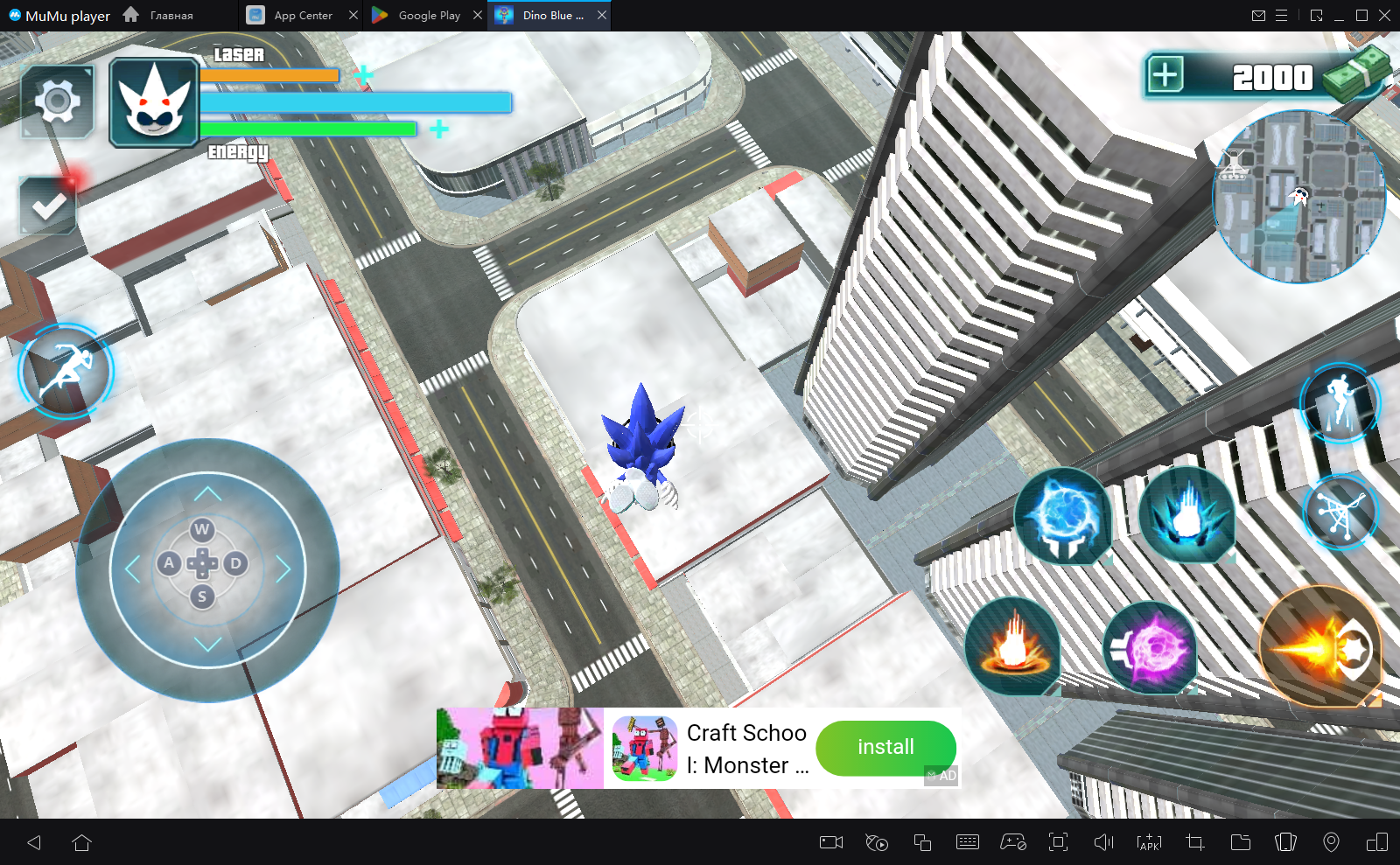This screenshot has height=865, width=1400.
Task: Move forward with the W joystick arrow
Action: tap(202, 528)
